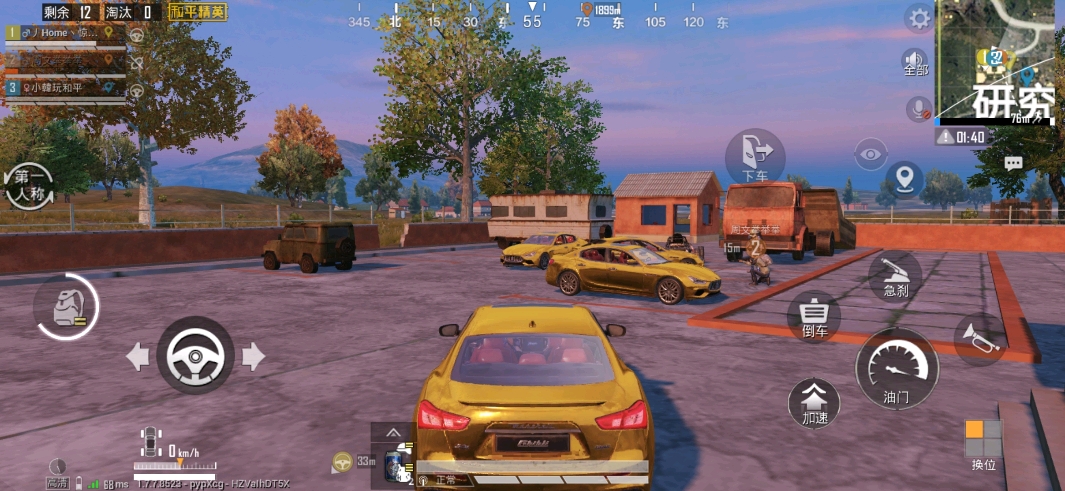
Task: Open the backpack inventory icon
Action: point(66,306)
